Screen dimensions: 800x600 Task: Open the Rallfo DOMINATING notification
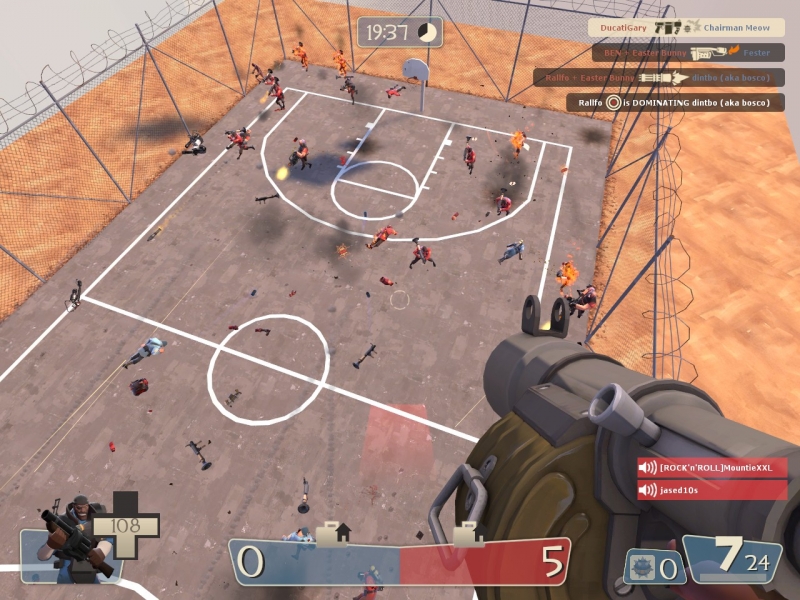click(x=676, y=102)
